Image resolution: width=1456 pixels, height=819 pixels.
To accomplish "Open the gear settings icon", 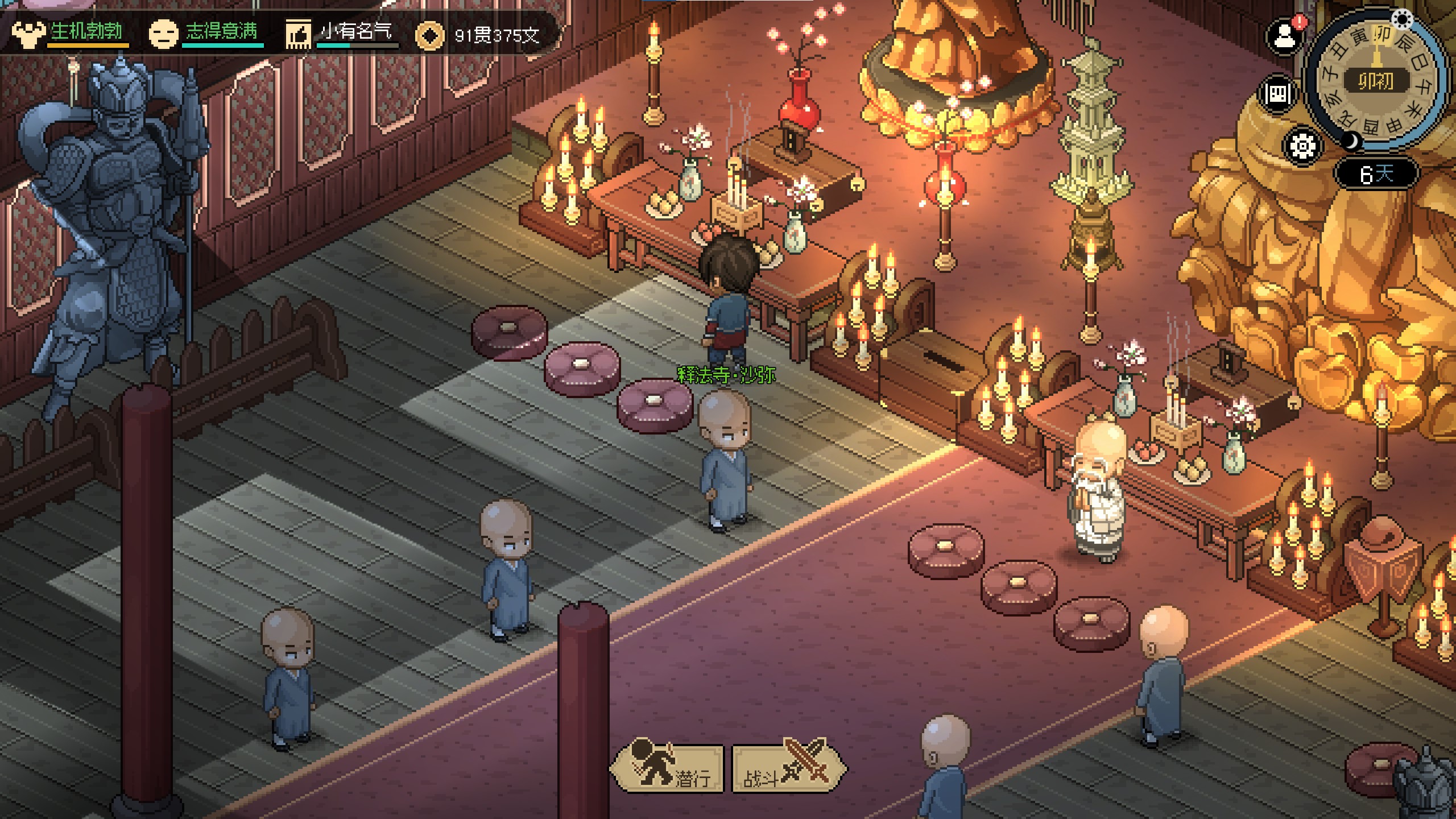I will pos(1302,146).
